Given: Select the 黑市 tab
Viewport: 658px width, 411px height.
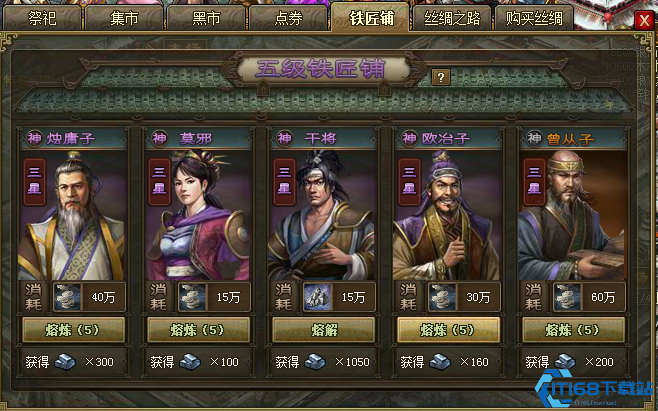Looking at the screenshot, I should (x=207, y=18).
